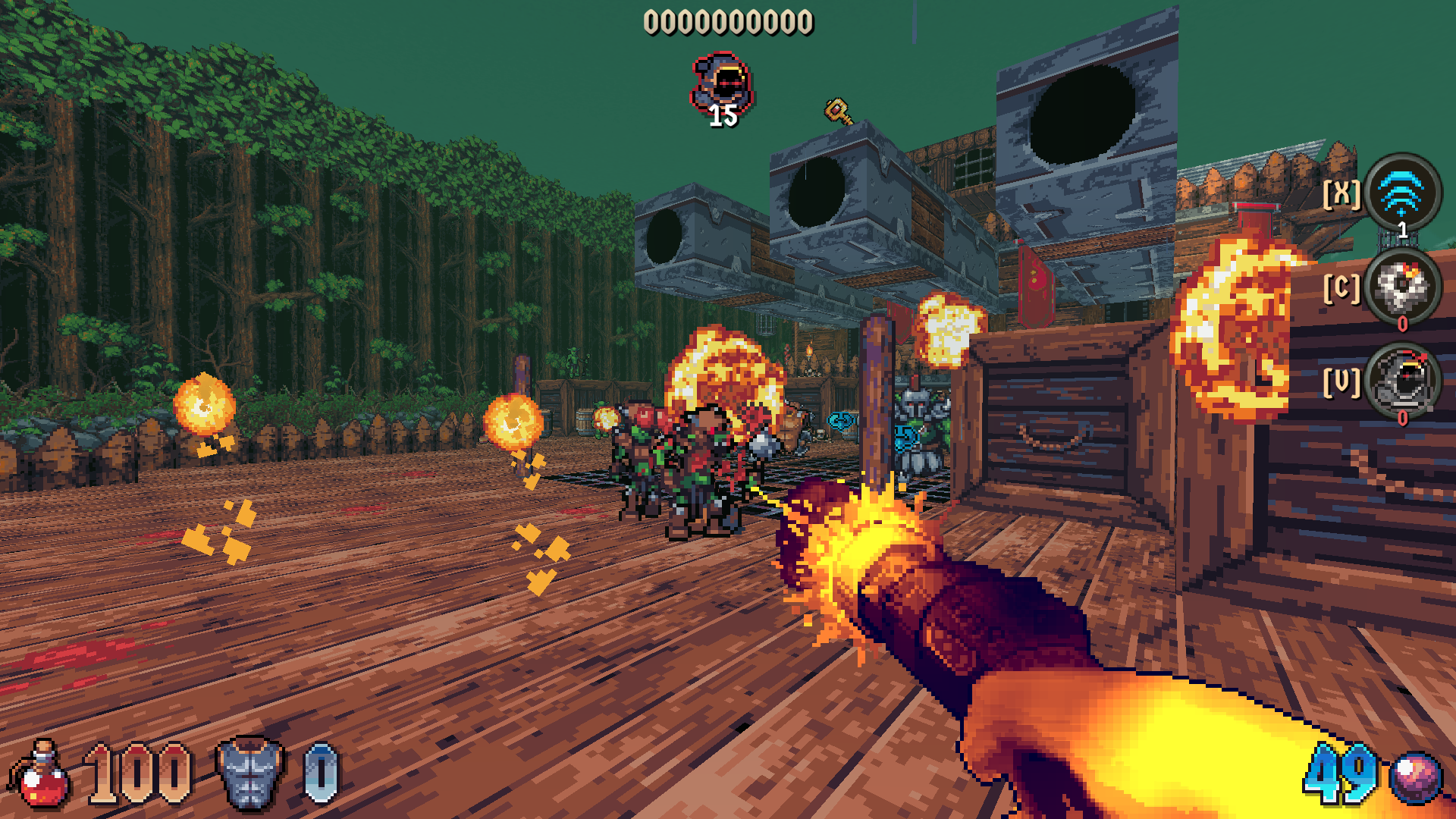Screen dimensions: 1456x819
Task: Click the hooded enemy counter icon
Action: coord(723,85)
